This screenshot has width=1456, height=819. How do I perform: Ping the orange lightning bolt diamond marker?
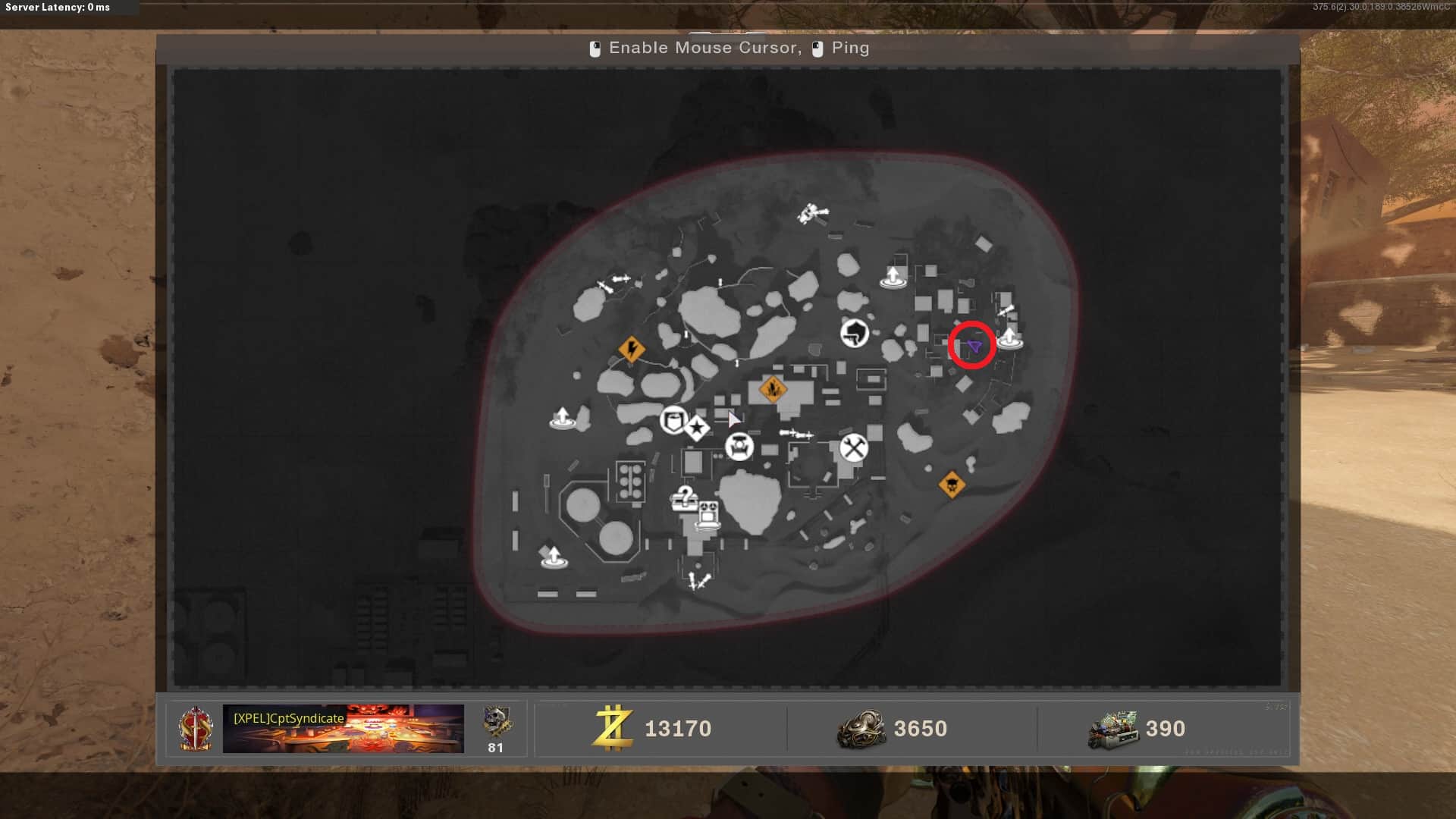pos(632,350)
